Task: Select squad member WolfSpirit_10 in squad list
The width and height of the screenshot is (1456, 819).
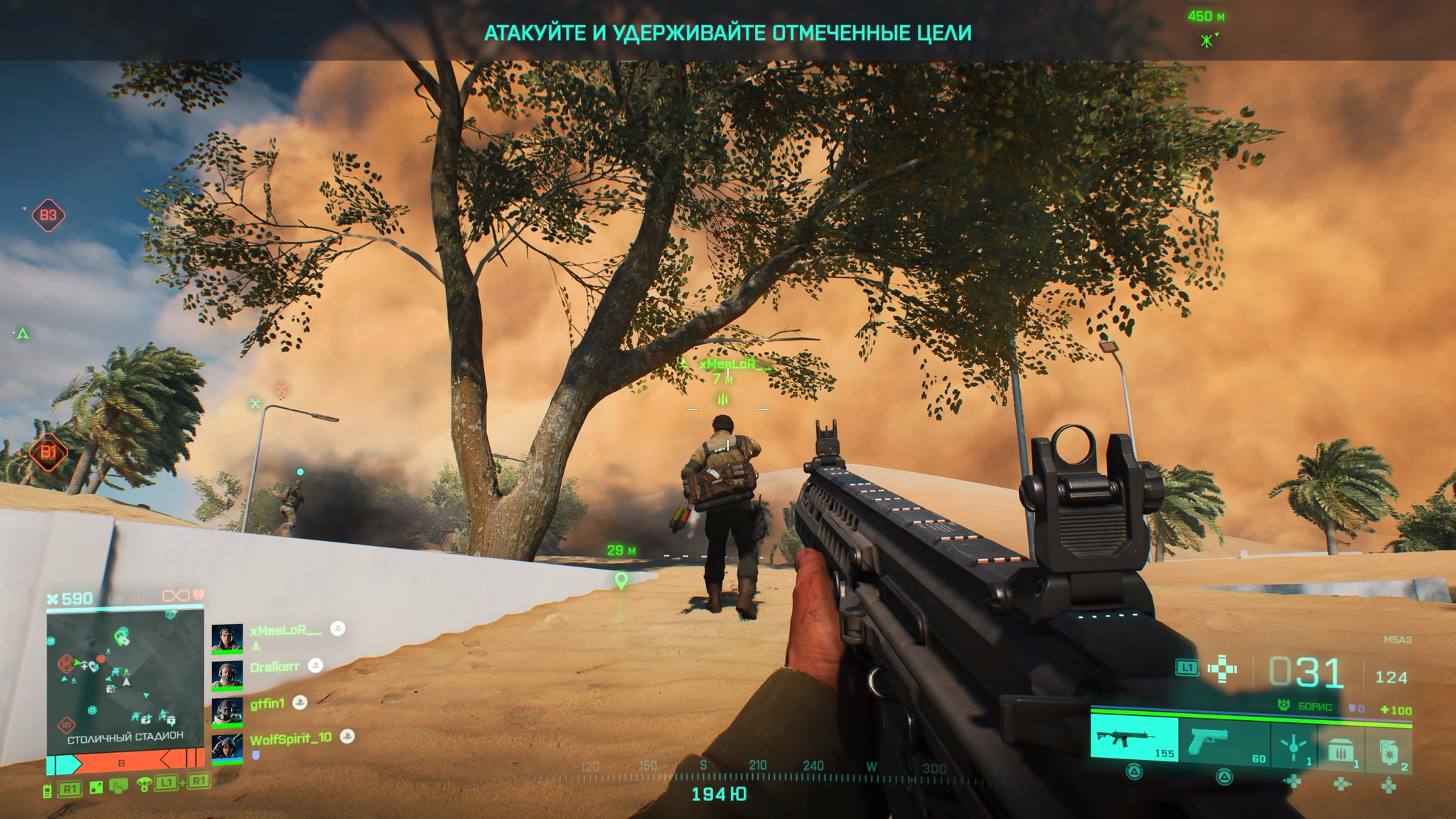Action: pyautogui.click(x=291, y=739)
